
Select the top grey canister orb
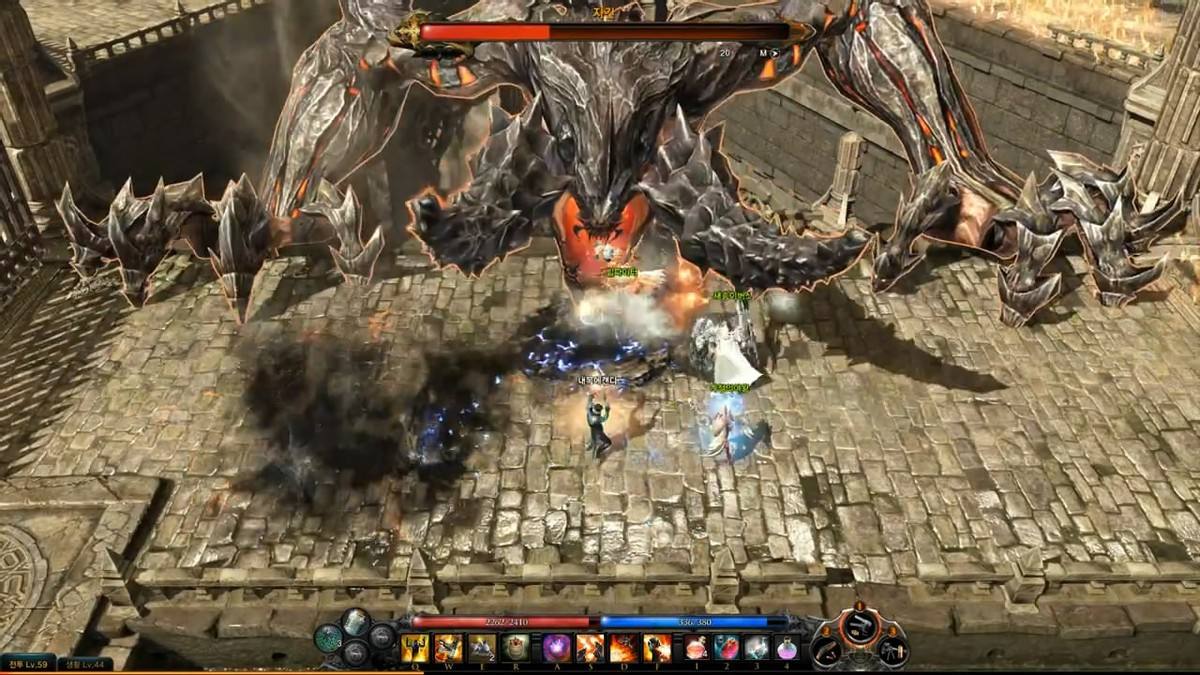coord(357,622)
